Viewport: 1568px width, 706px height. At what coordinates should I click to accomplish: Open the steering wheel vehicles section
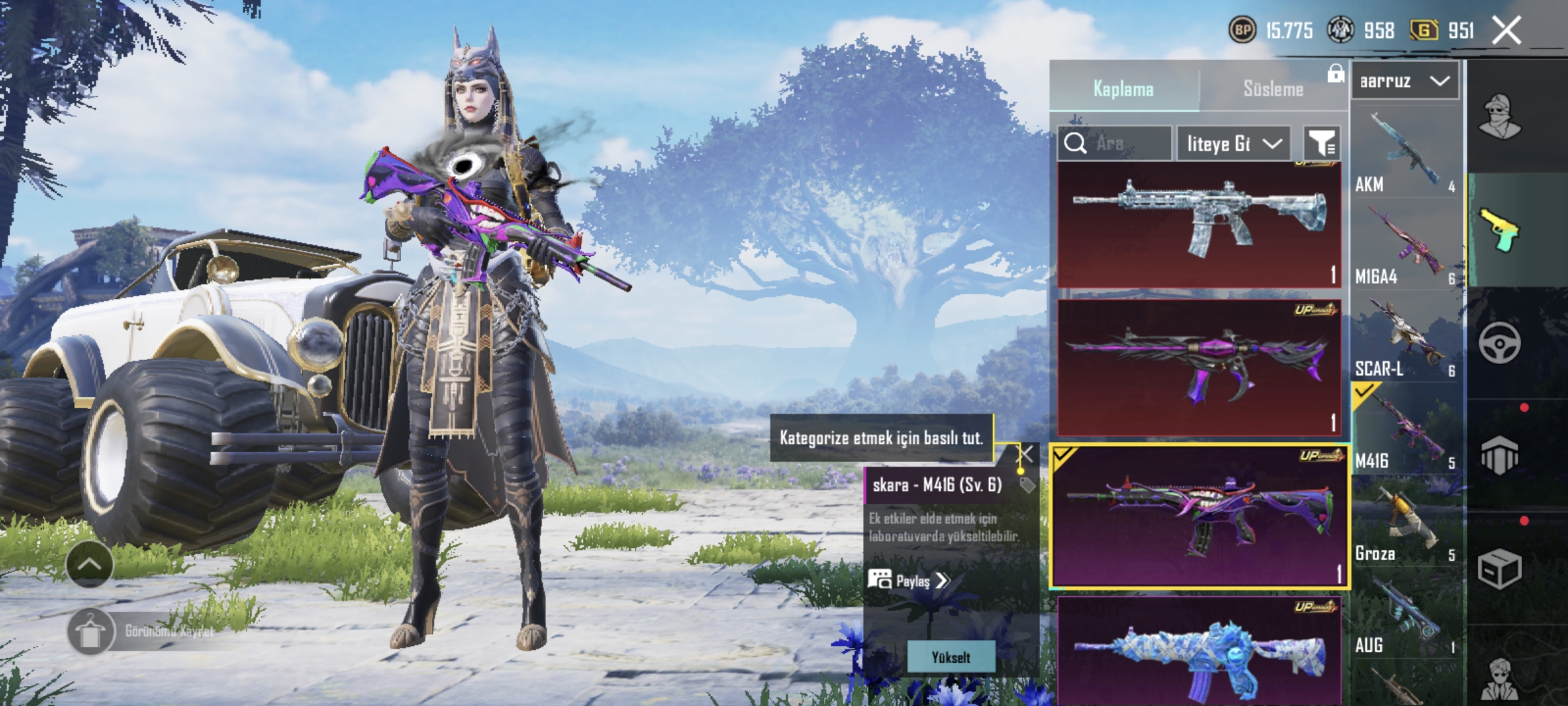tap(1499, 343)
